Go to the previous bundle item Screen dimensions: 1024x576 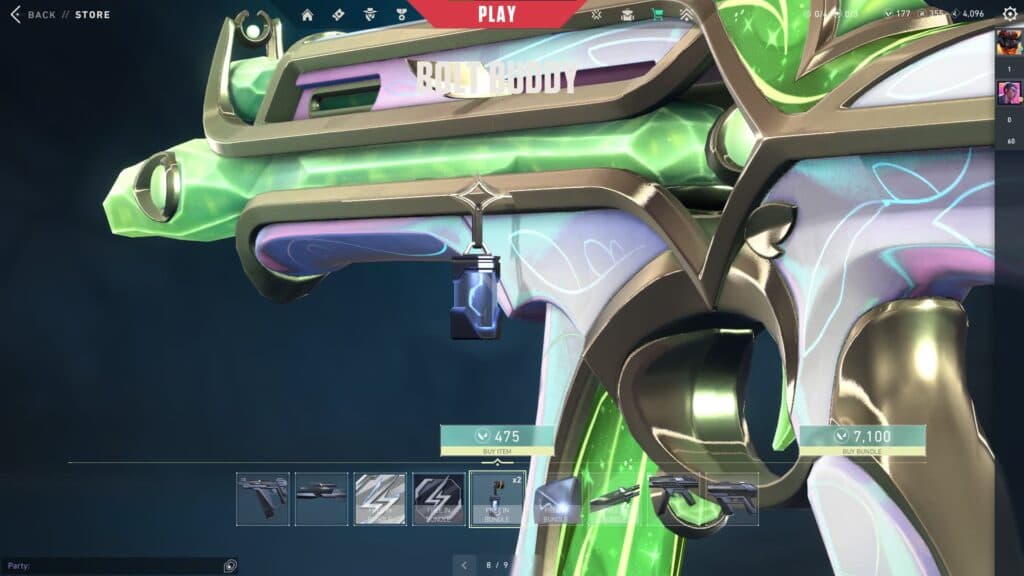pyautogui.click(x=464, y=566)
